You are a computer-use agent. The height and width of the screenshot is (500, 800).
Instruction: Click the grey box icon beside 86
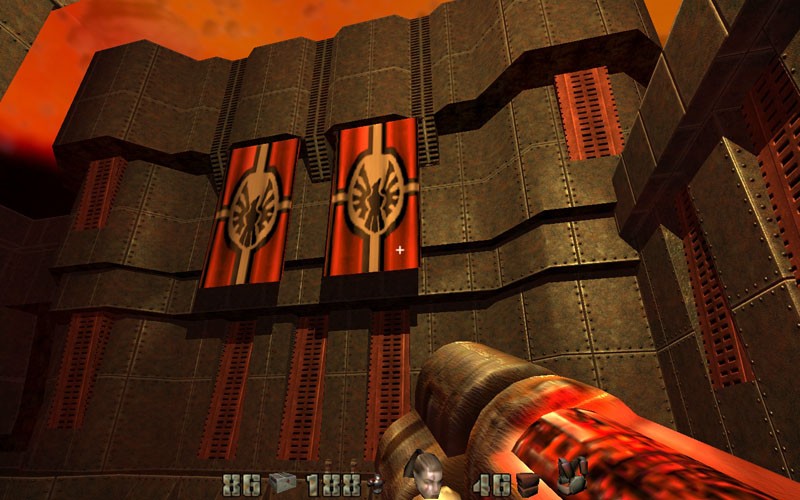tap(282, 485)
